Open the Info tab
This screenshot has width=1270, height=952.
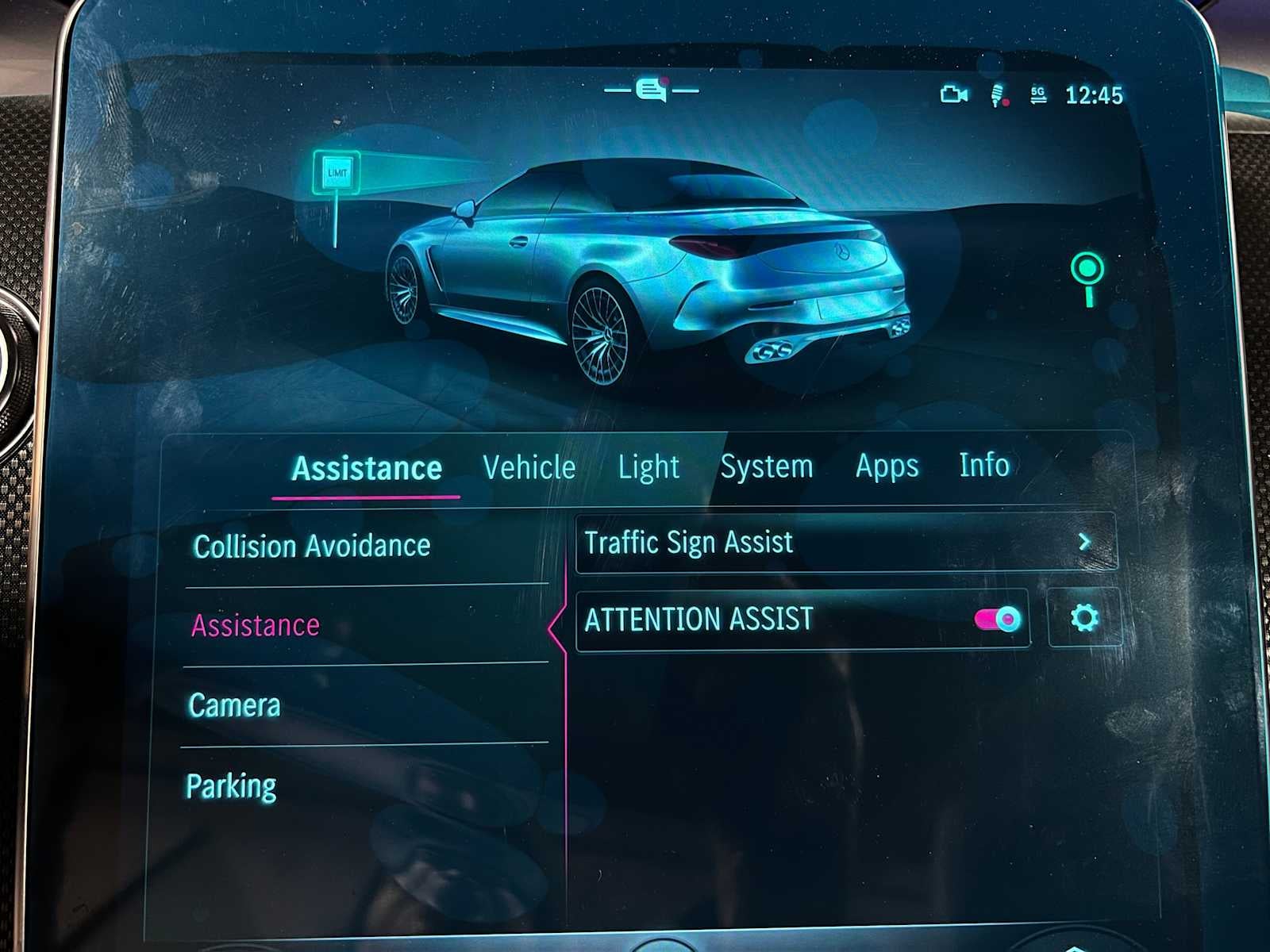click(x=984, y=466)
